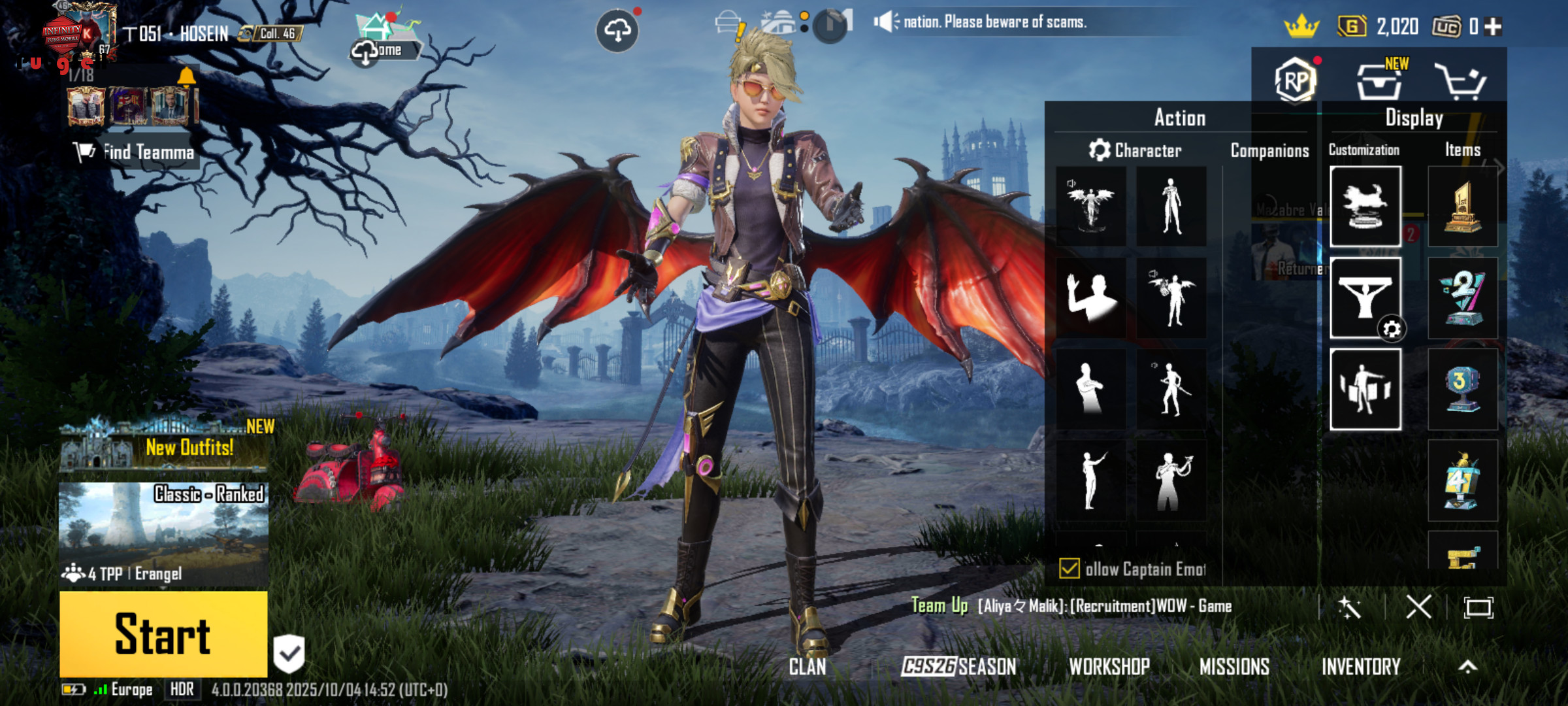The height and width of the screenshot is (706, 1568).
Task: Add UC with the plus button
Action: tap(1493, 27)
